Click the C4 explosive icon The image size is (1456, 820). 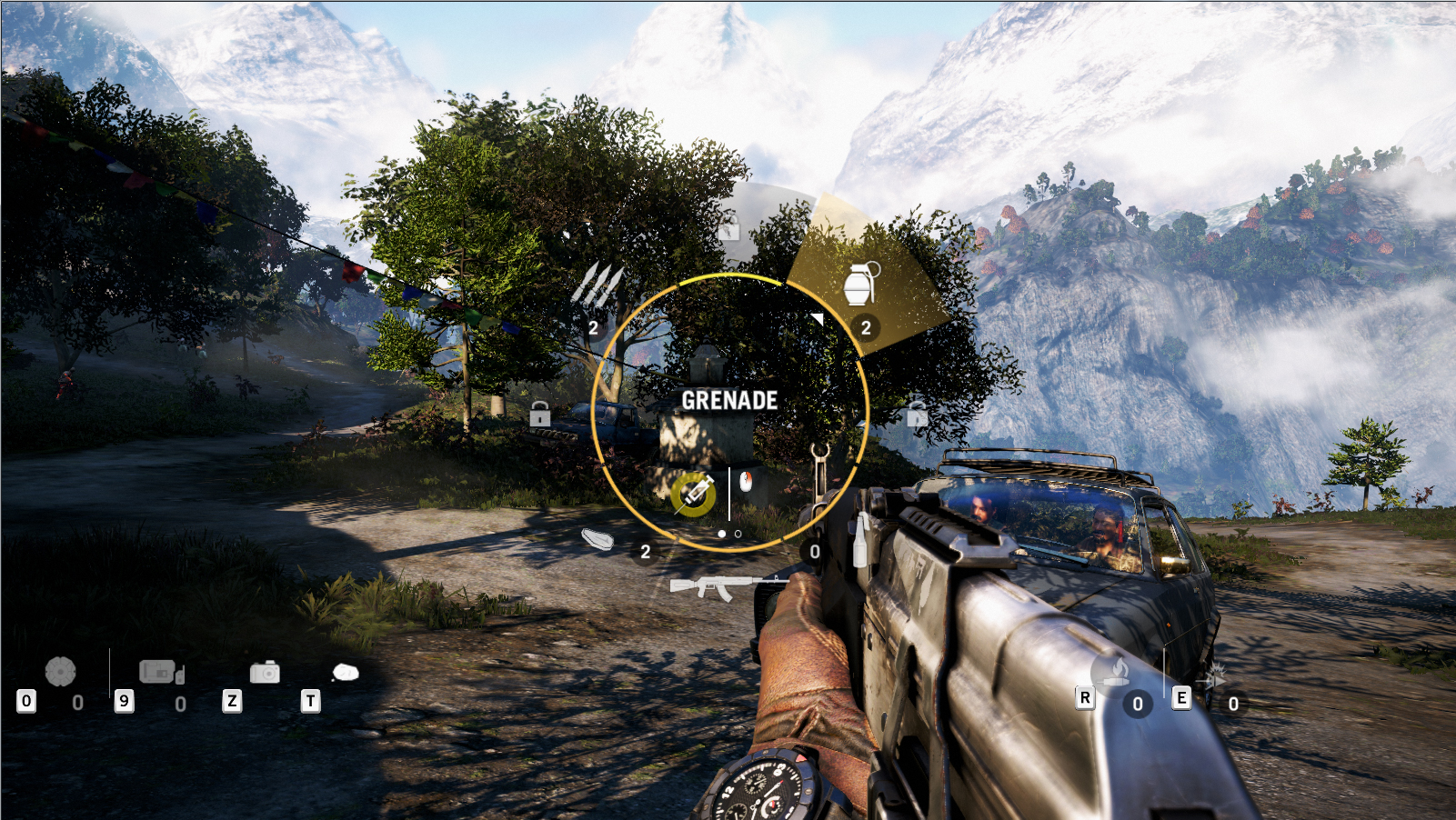click(x=161, y=672)
